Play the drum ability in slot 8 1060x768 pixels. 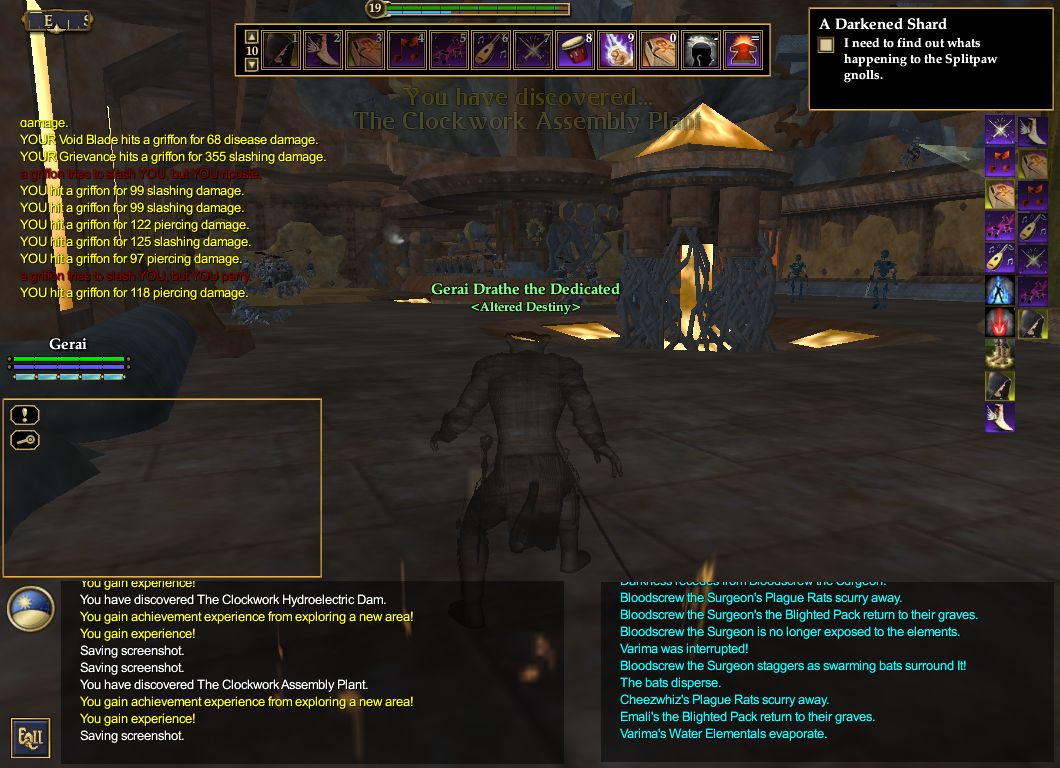(575, 50)
